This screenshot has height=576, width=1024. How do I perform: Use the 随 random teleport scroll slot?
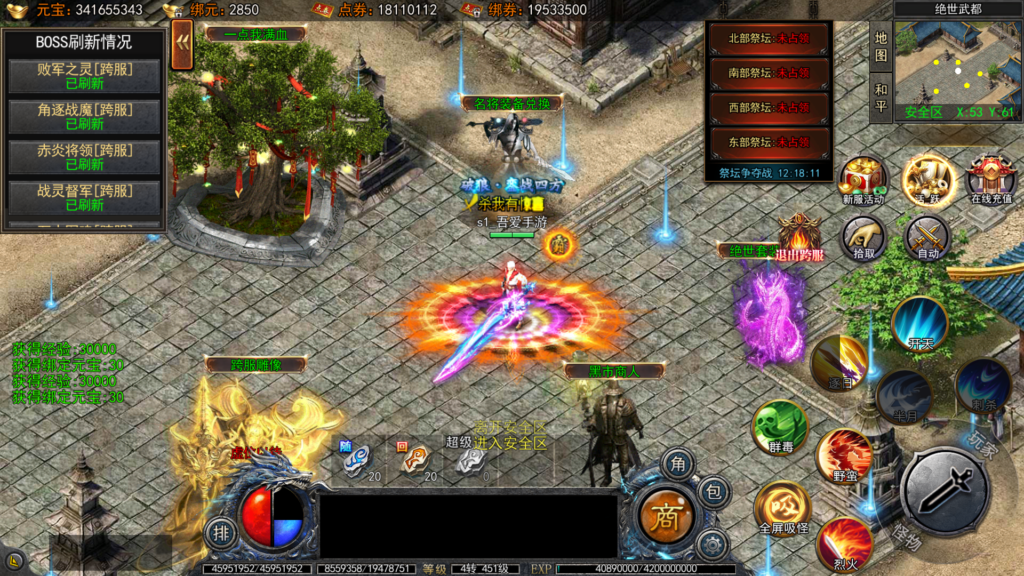click(x=357, y=459)
